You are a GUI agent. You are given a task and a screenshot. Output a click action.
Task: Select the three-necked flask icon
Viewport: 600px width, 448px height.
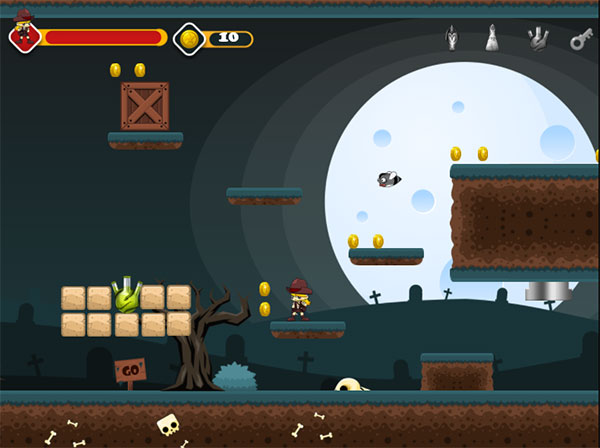[x=539, y=39]
